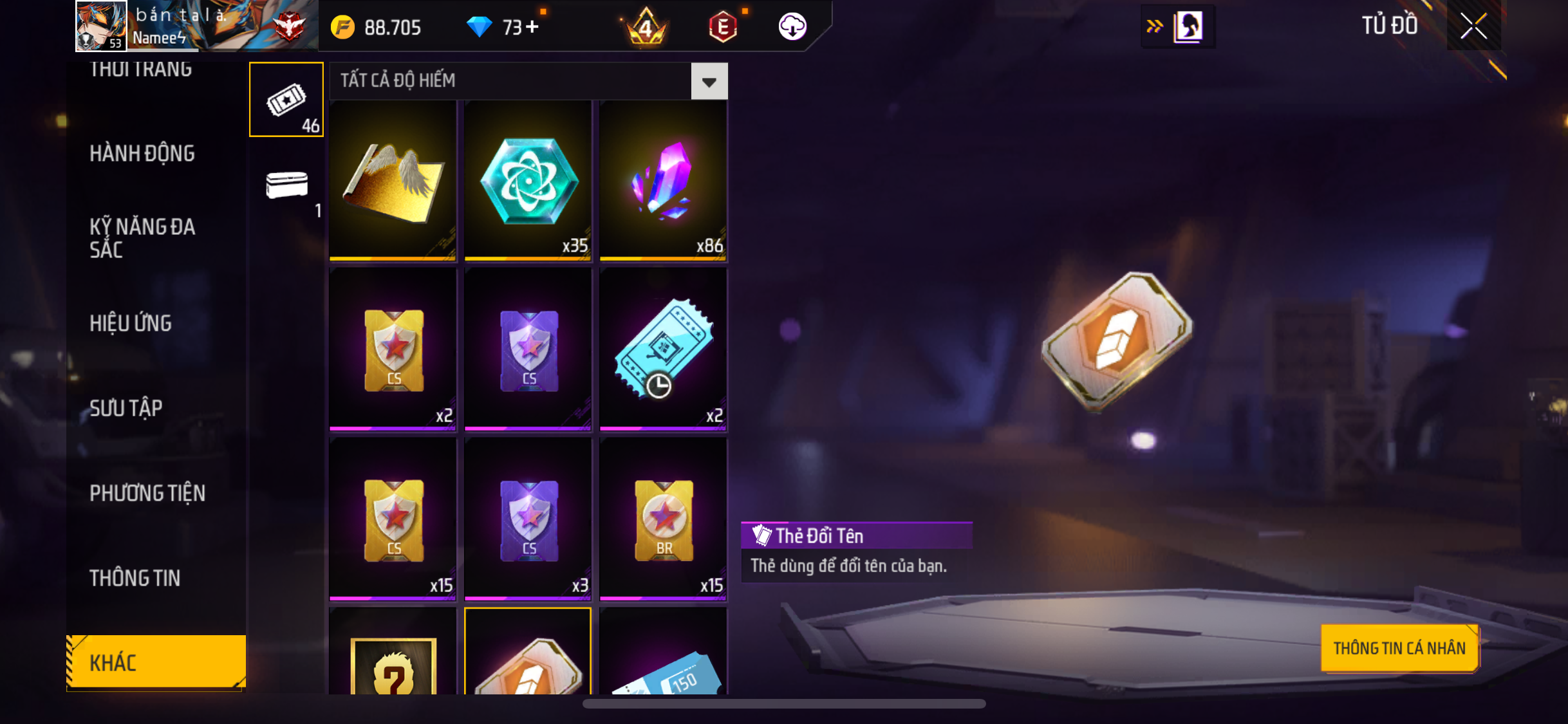1568x724 pixels.
Task: Select Kỹ Năng Đa Sắc category
Action: click(x=142, y=237)
